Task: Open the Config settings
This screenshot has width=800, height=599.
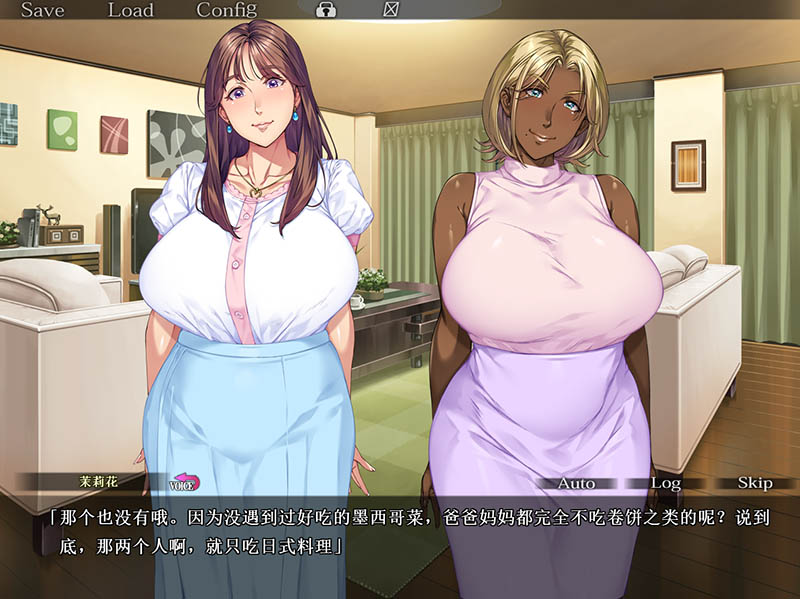Action: coord(226,11)
